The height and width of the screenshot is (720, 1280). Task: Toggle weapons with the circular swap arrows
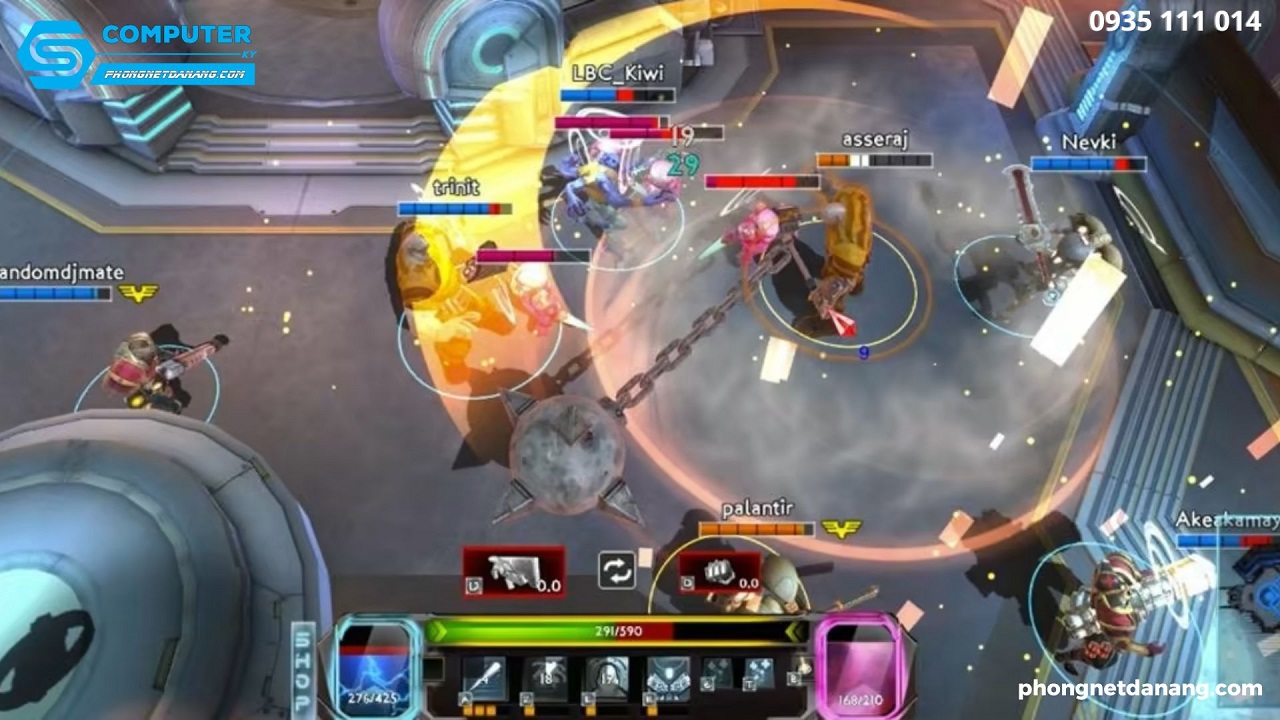[618, 570]
